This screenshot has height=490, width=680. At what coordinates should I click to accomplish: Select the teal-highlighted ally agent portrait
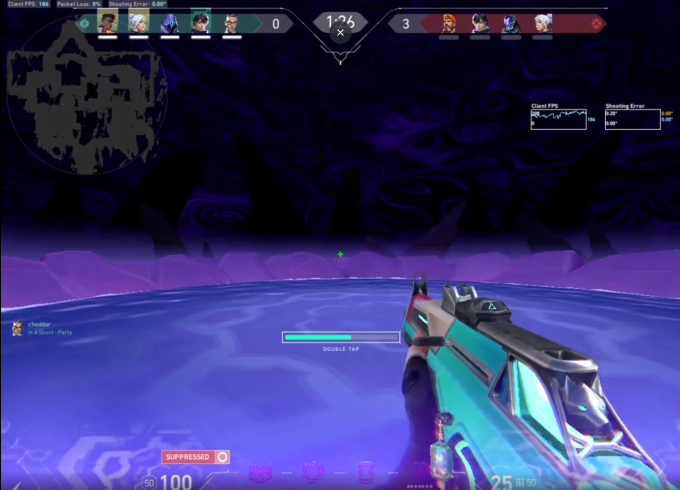[x=200, y=22]
